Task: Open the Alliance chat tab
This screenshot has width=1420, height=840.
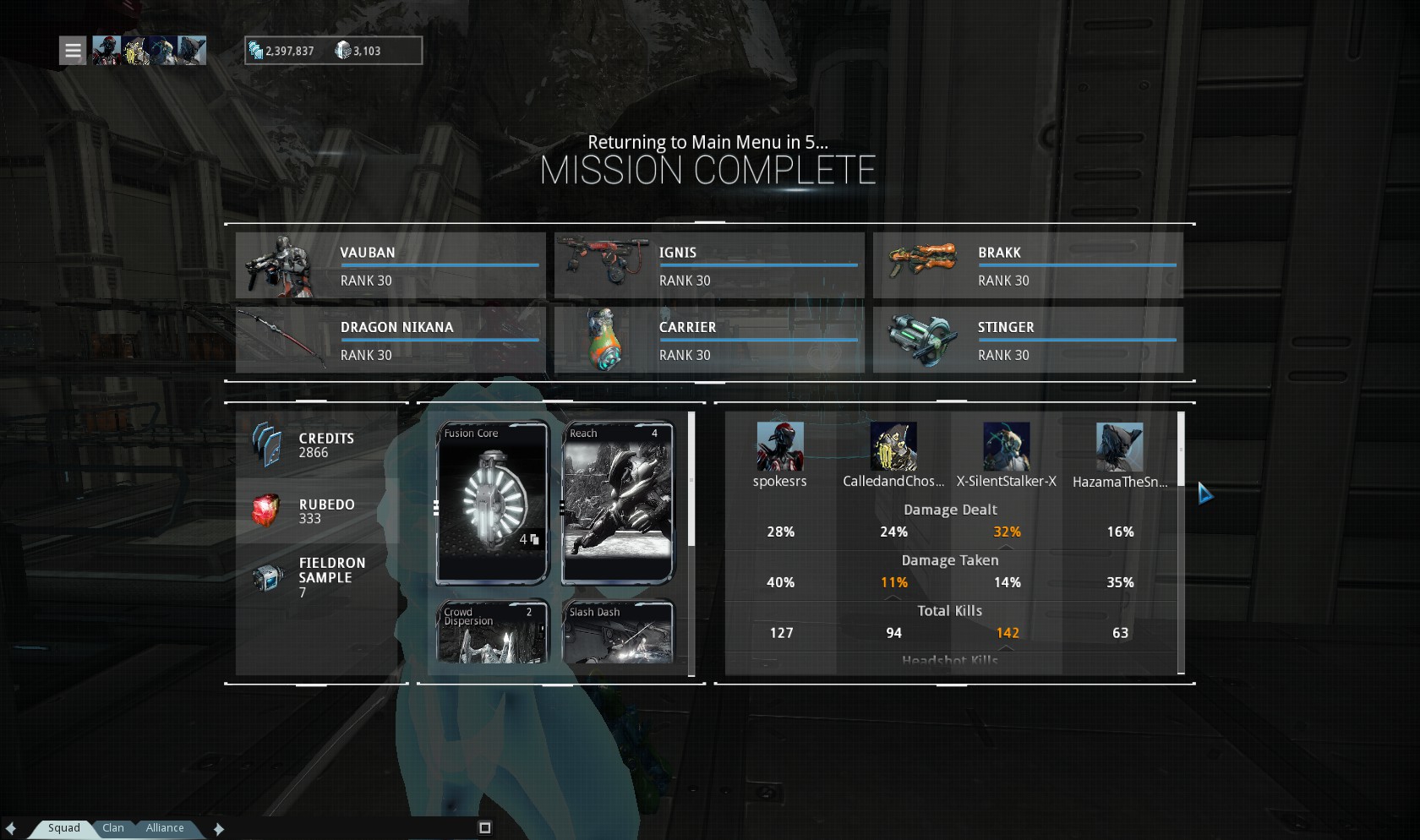Action: (x=164, y=828)
